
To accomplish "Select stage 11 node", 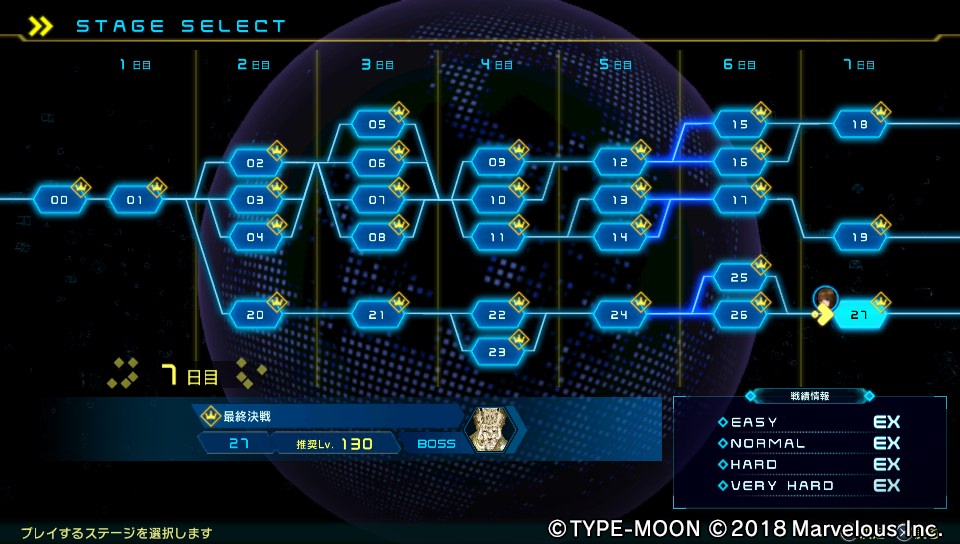I will pos(498,238).
